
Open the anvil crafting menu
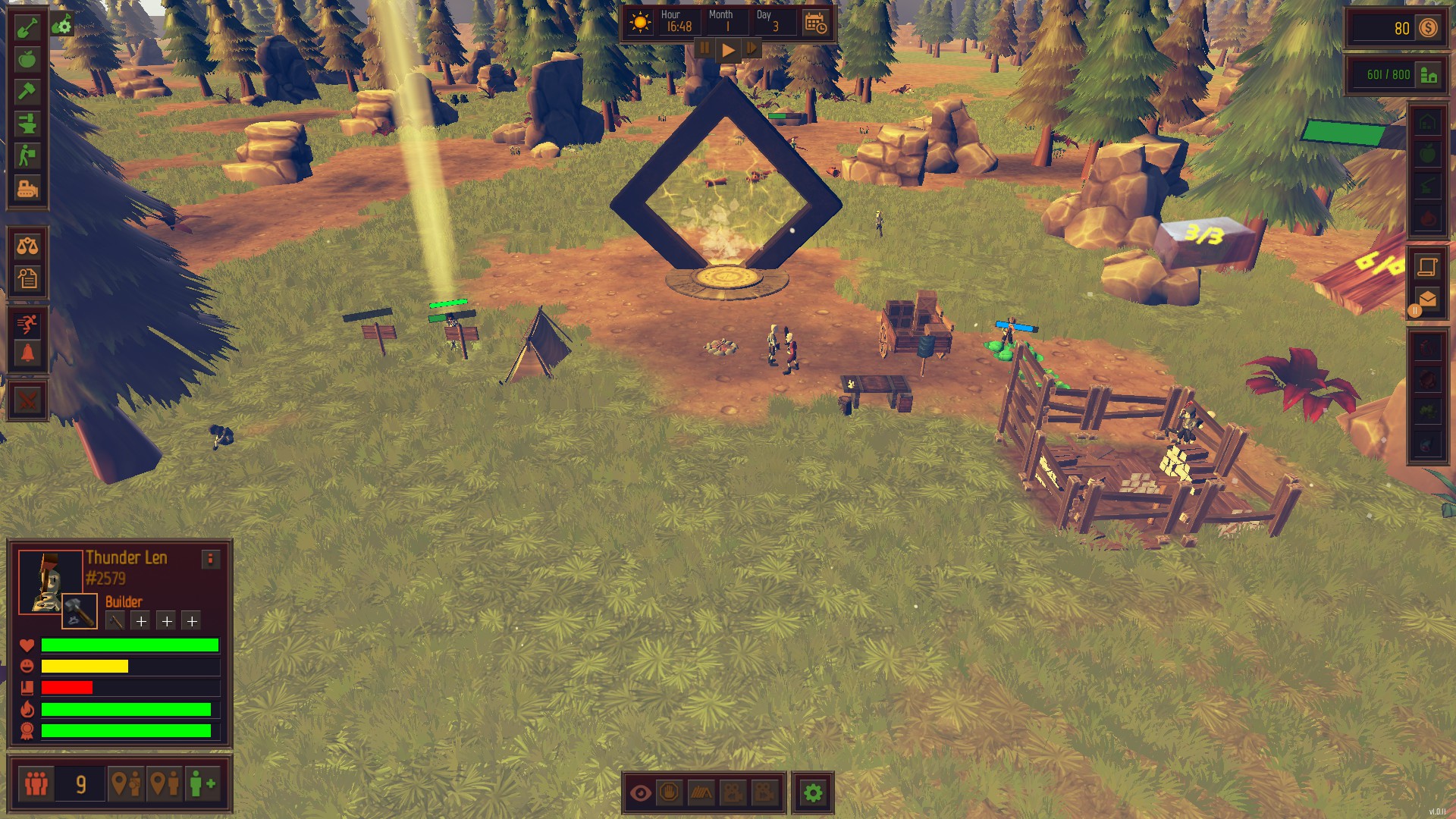tap(27, 124)
